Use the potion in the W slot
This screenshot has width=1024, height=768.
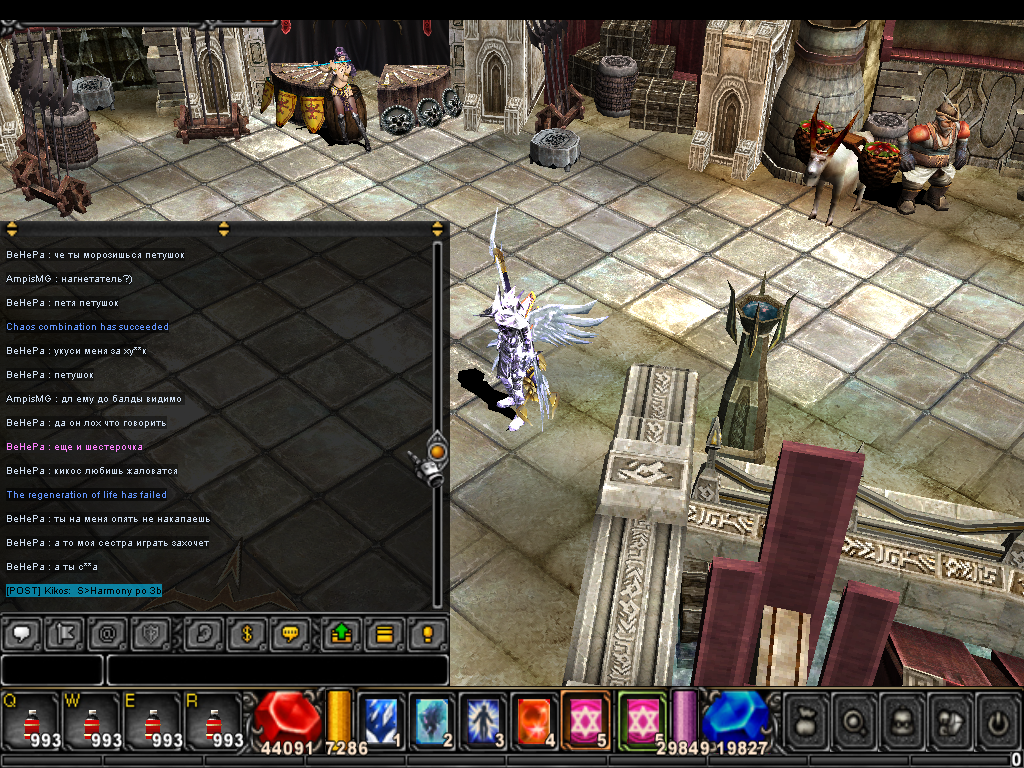click(x=92, y=719)
